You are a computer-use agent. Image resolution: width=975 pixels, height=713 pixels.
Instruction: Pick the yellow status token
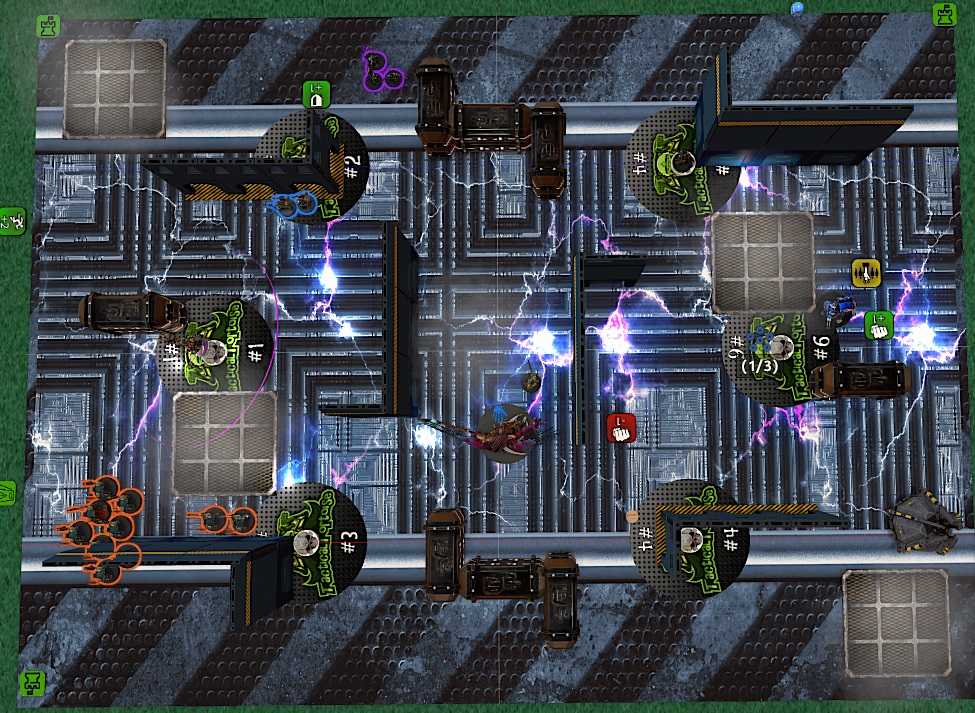coord(865,272)
